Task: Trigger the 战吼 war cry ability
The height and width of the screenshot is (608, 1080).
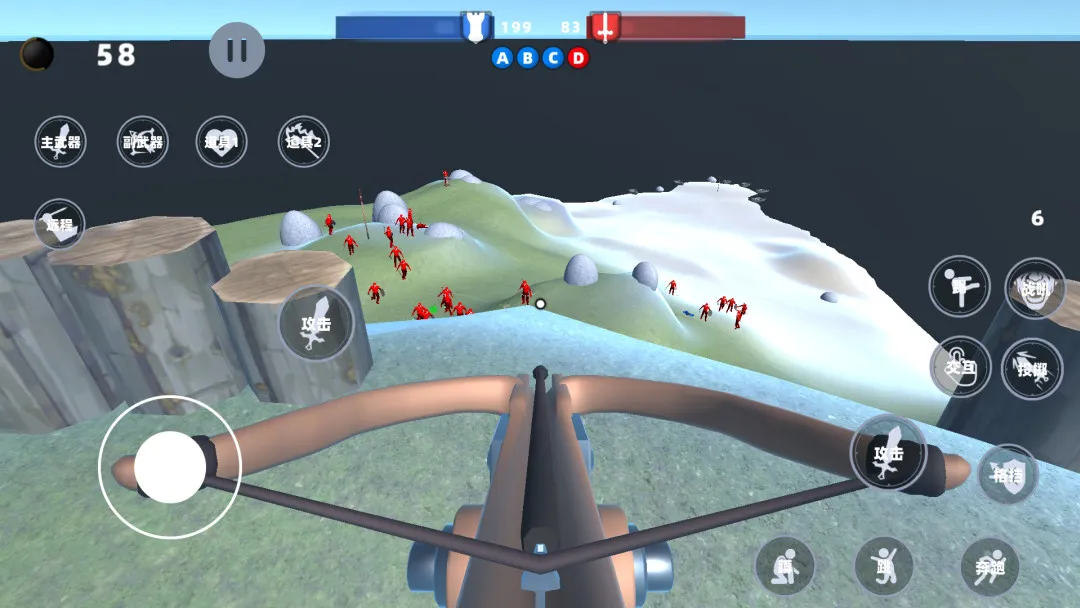Action: pos(1034,288)
